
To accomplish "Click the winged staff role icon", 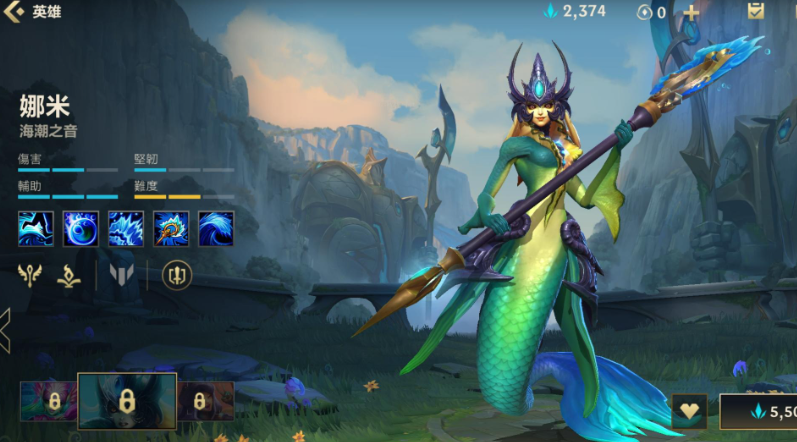I will coord(31,275).
